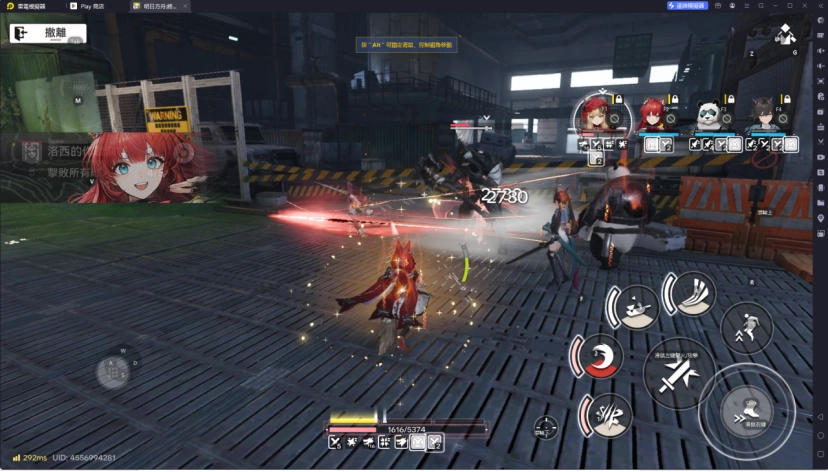Tap the jump running-figure button
This screenshot has height=472, width=828.
[x=746, y=326]
